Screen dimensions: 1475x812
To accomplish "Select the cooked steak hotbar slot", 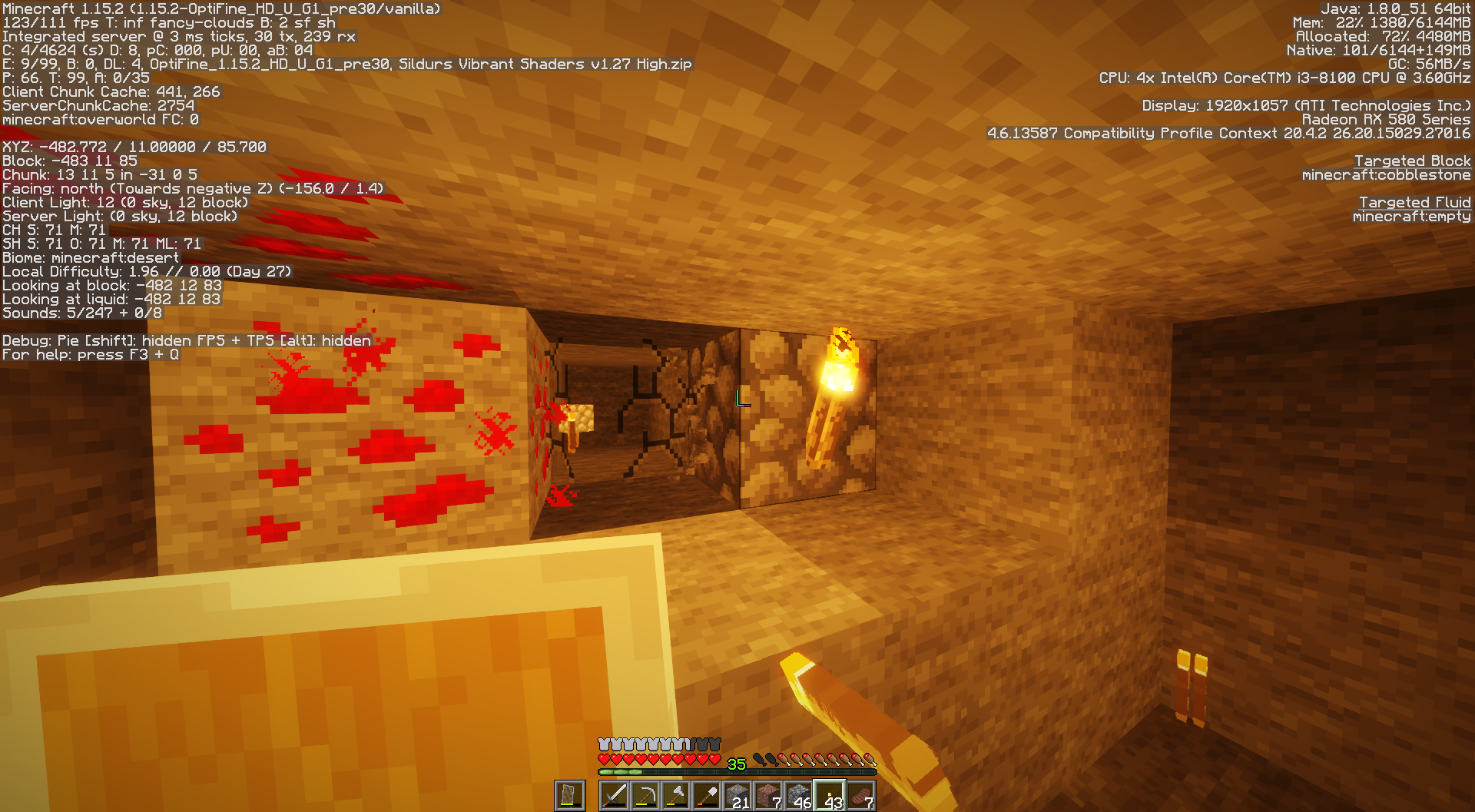I will tap(860, 796).
